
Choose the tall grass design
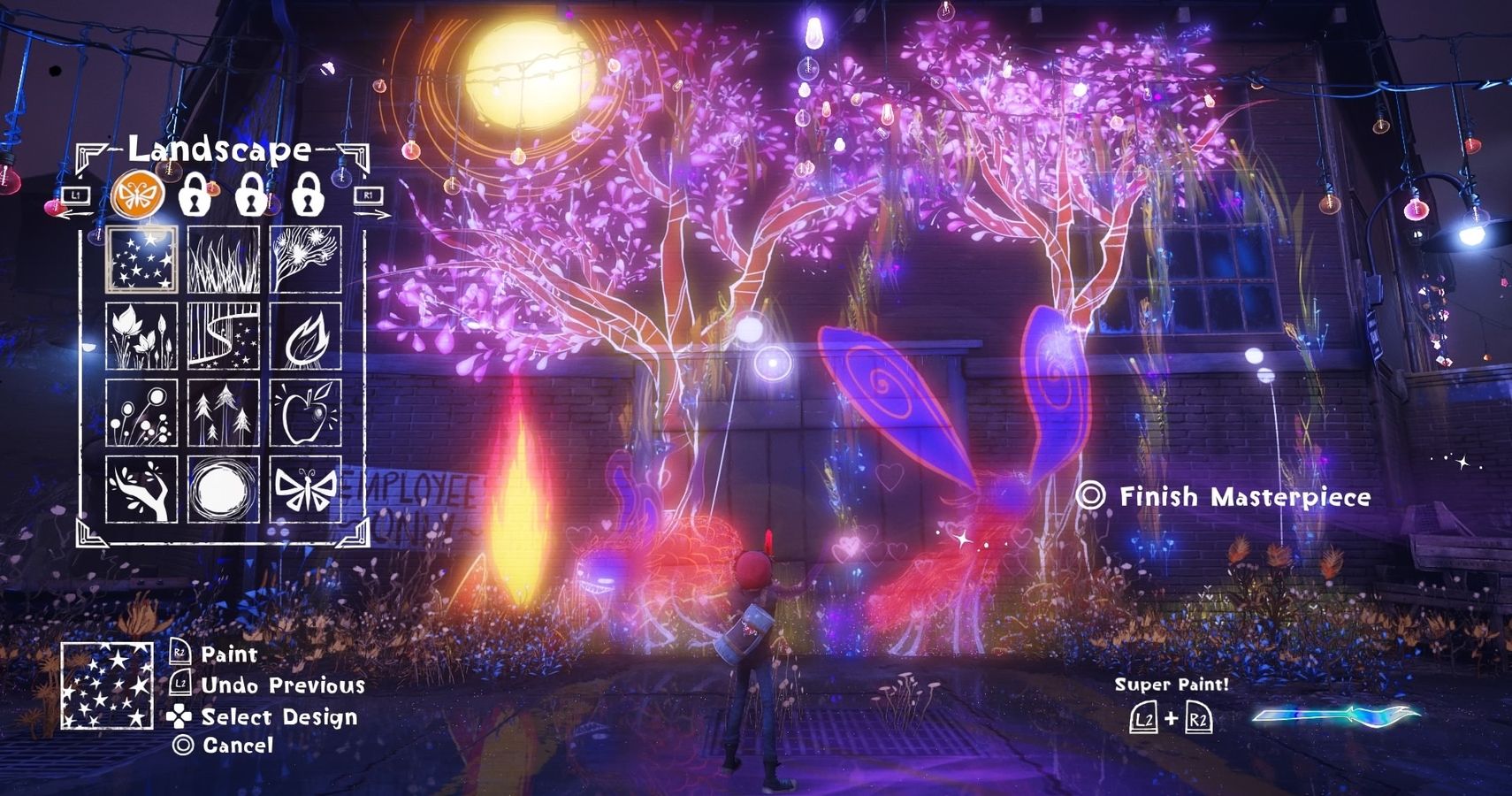[x=224, y=259]
